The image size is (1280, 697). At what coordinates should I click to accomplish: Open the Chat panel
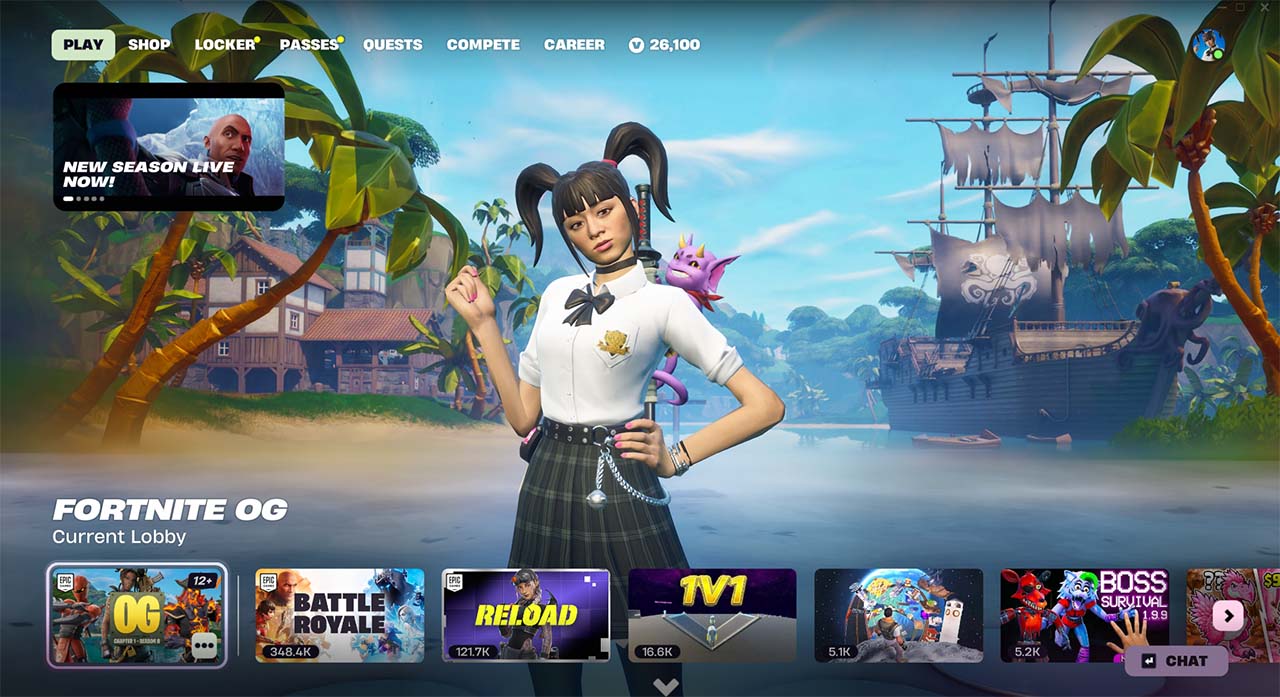pyautogui.click(x=1176, y=661)
